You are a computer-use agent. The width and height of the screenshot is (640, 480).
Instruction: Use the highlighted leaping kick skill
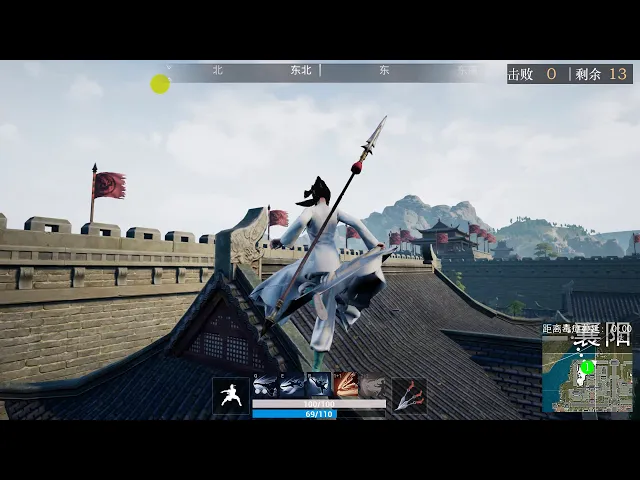318,386
